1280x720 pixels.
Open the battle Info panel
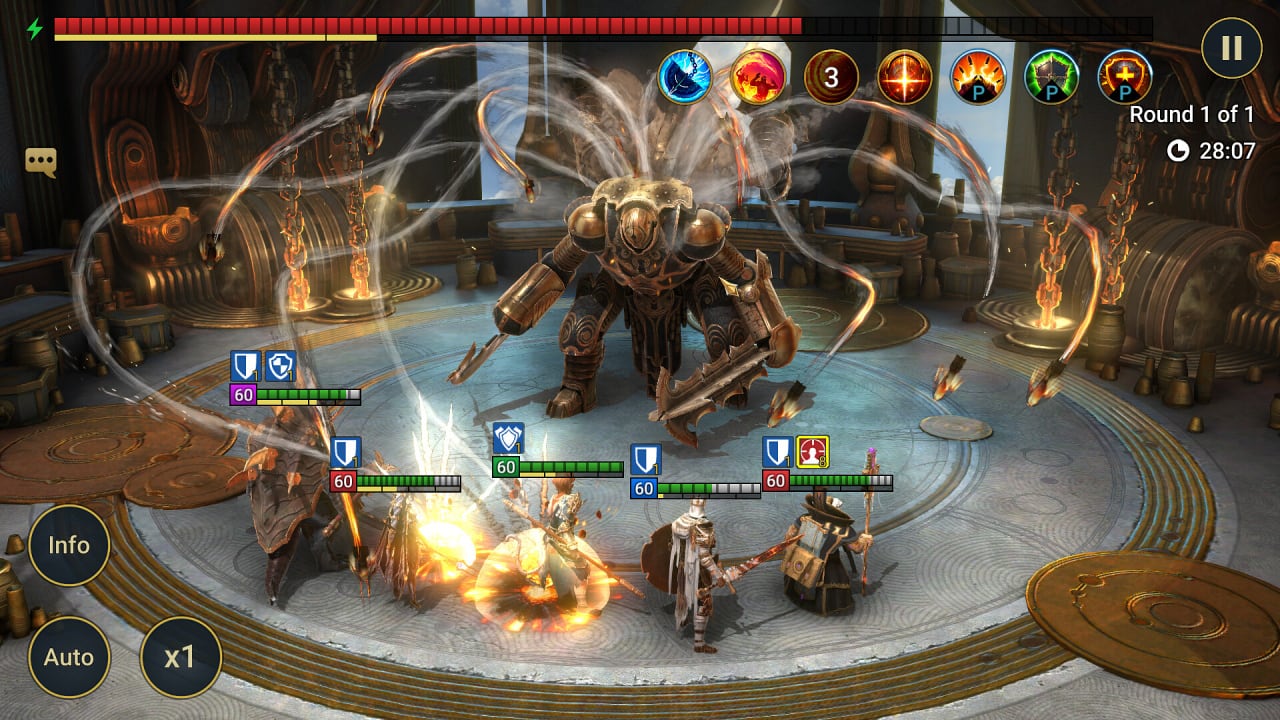coord(69,545)
